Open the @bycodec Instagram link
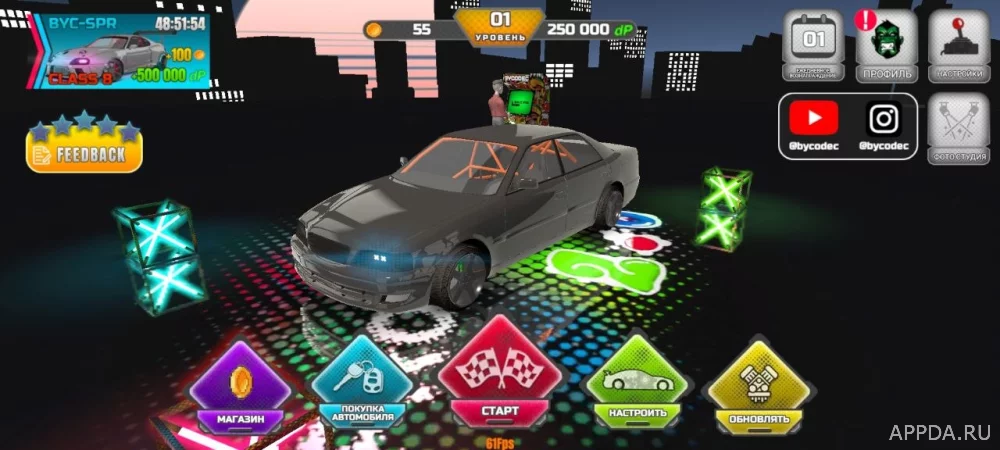This screenshot has height=450, width=1000. point(883,126)
